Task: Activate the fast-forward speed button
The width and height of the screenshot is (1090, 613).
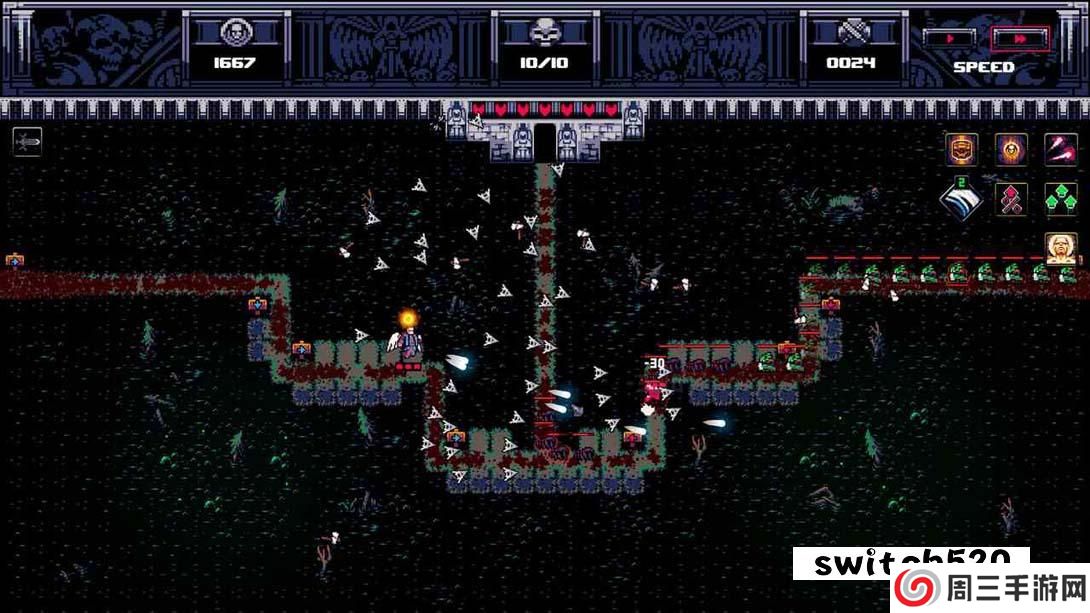Action: (x=1020, y=38)
